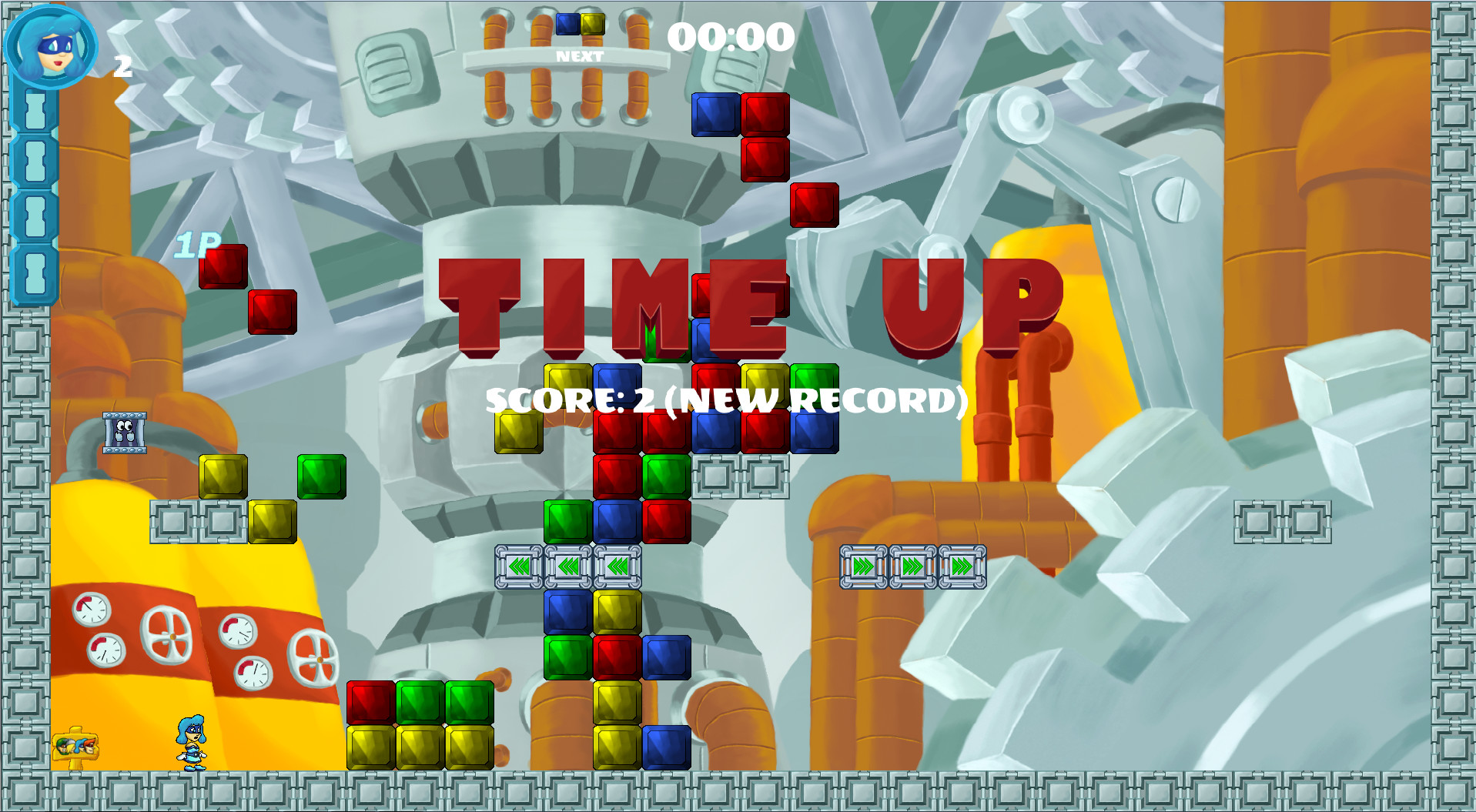Image resolution: width=1476 pixels, height=812 pixels.
Task: Toggle the middle left-arrow switch block
Action: click(567, 567)
